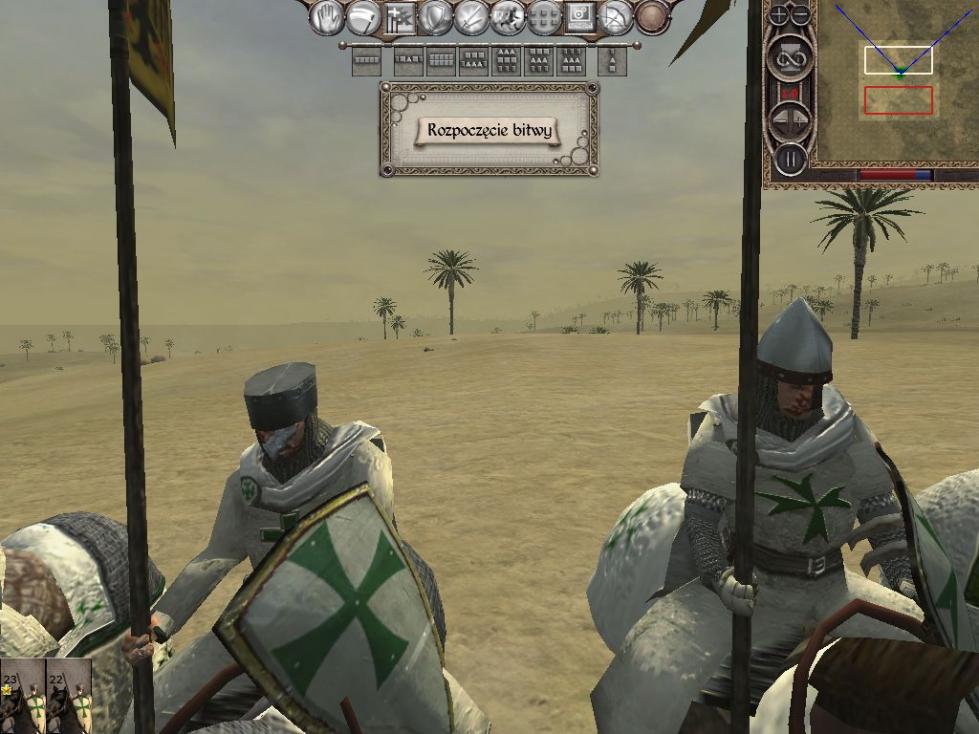
Task: Choose the narrow column army formation
Action: coord(612,61)
